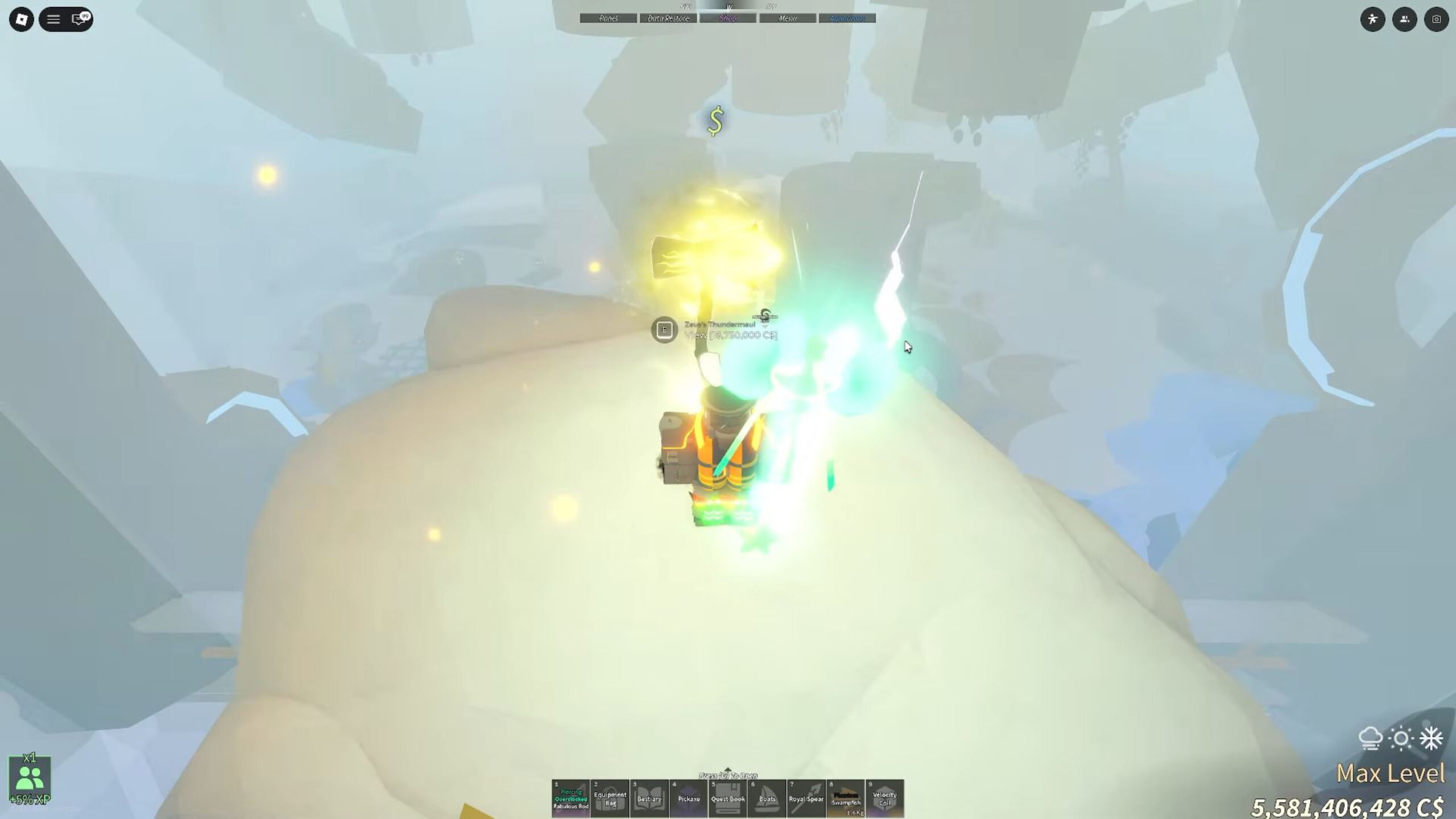This screenshot has height=819, width=1456.
Task: Click the Data Restore button
Action: (668, 18)
